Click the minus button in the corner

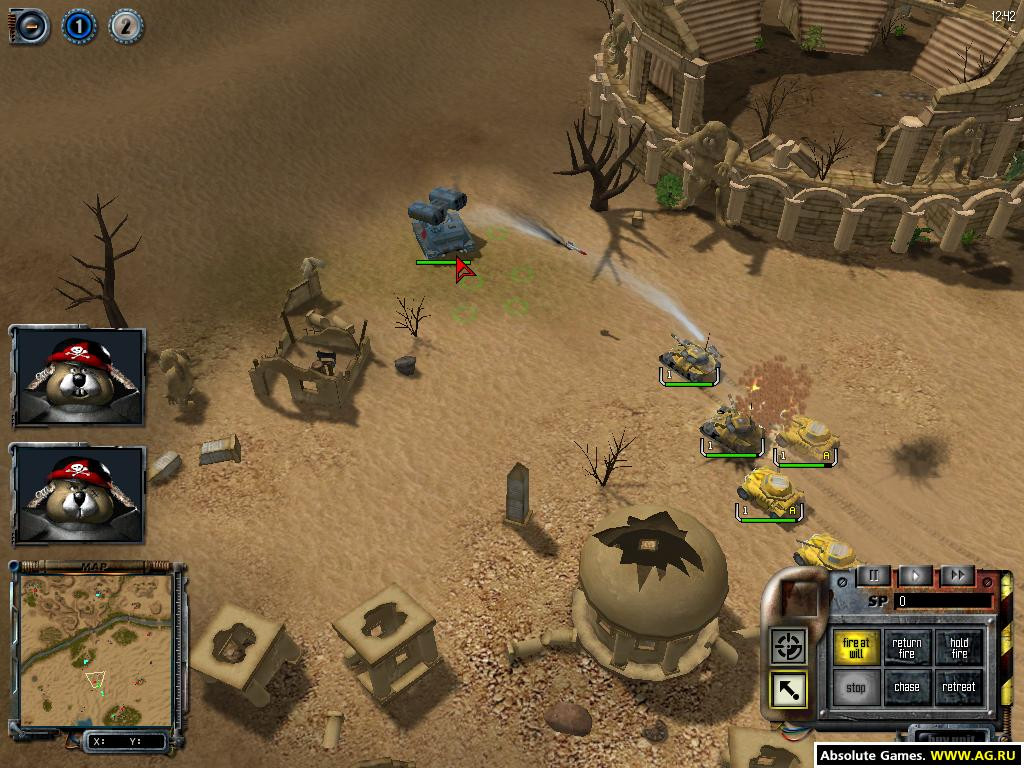click(31, 26)
